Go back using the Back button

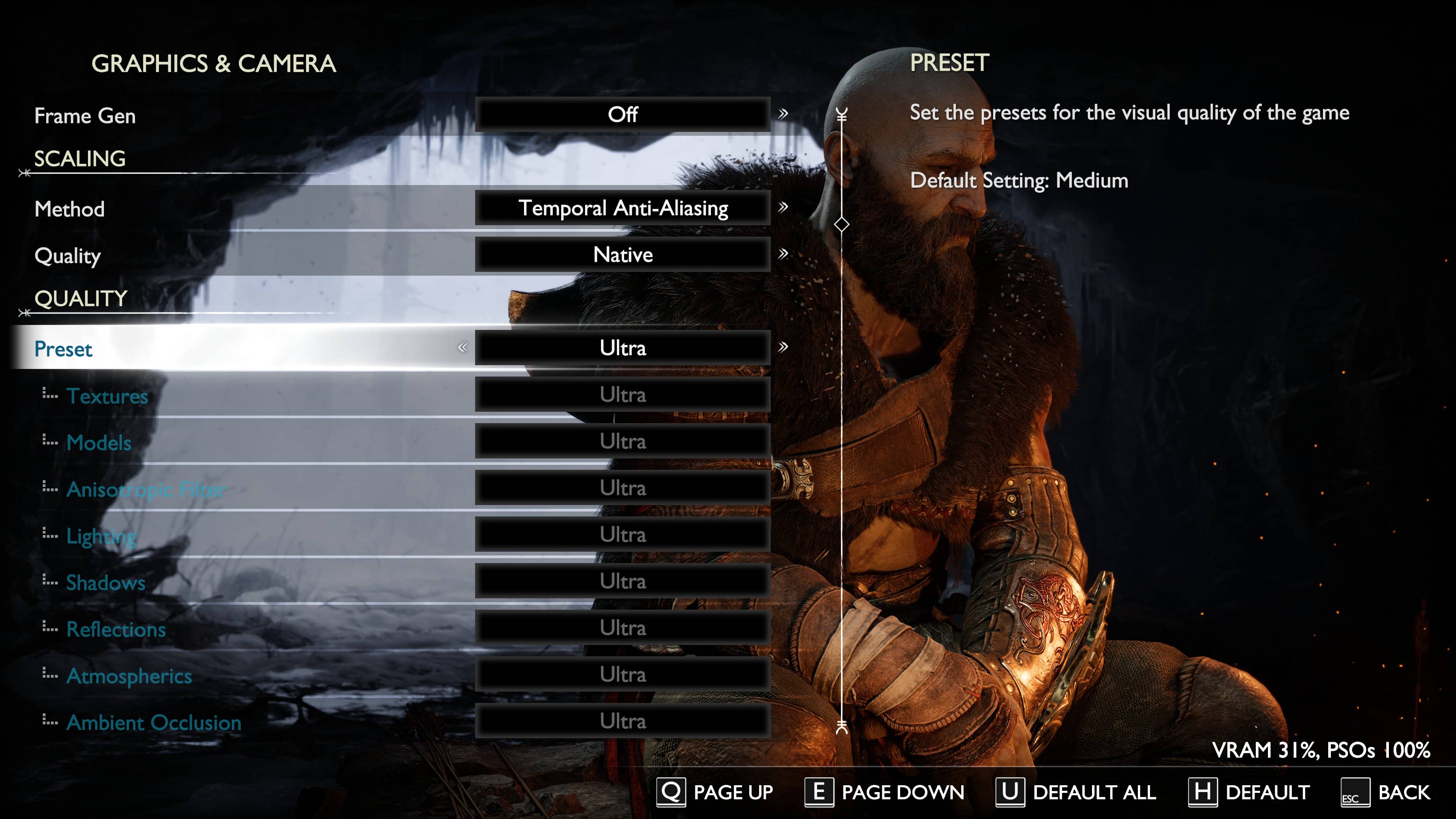coord(1386,792)
